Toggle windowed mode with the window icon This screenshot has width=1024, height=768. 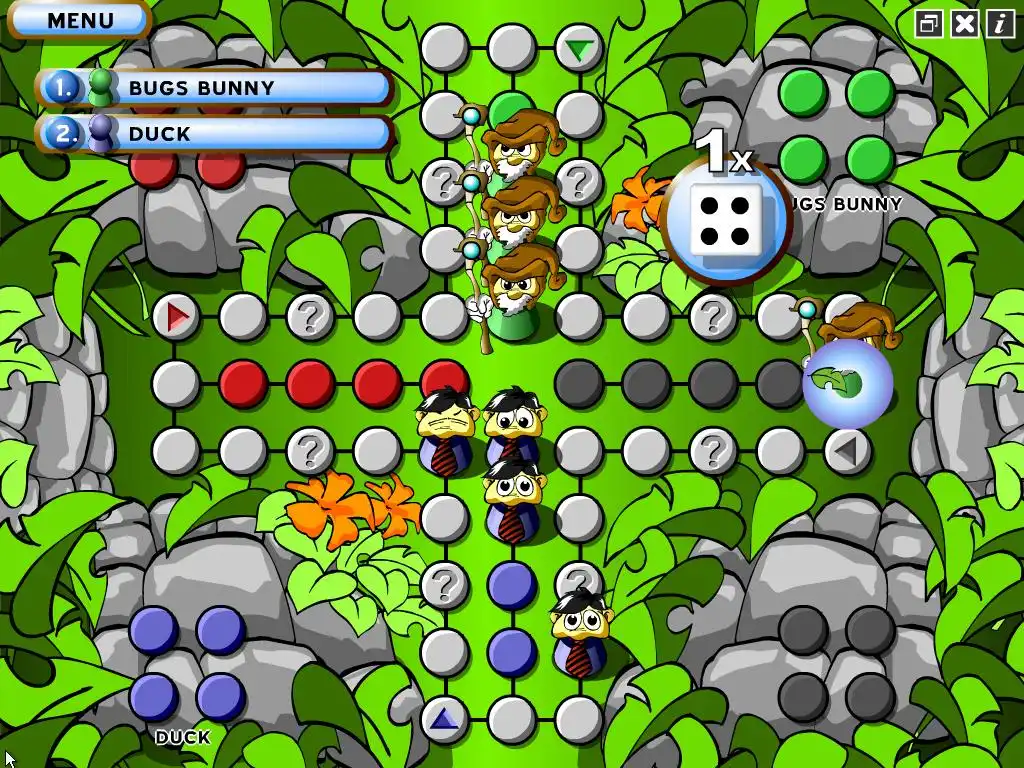click(x=929, y=24)
